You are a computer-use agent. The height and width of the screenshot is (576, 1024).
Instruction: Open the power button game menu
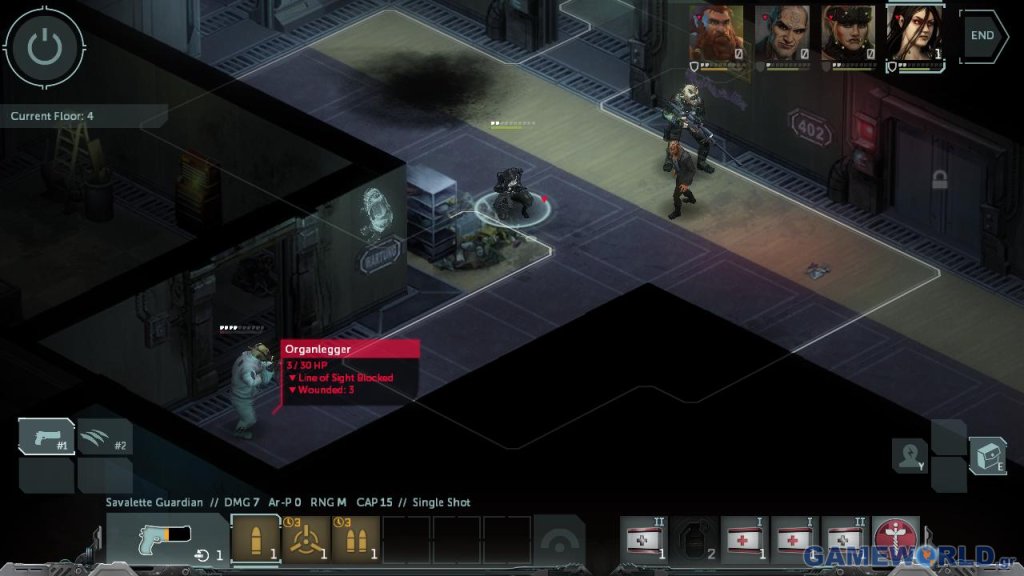pos(44,45)
